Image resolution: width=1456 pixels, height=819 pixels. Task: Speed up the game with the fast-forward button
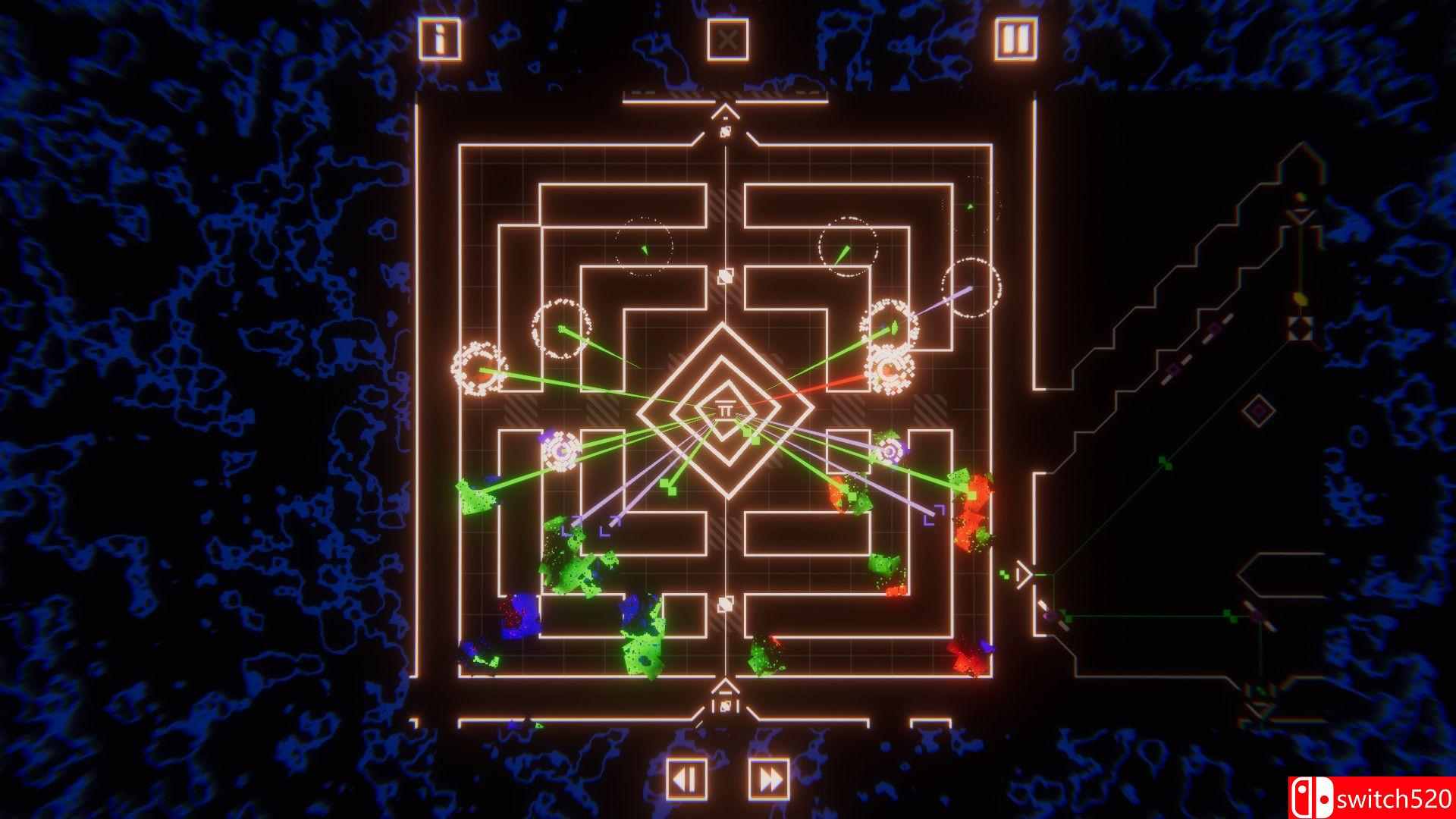click(x=766, y=777)
